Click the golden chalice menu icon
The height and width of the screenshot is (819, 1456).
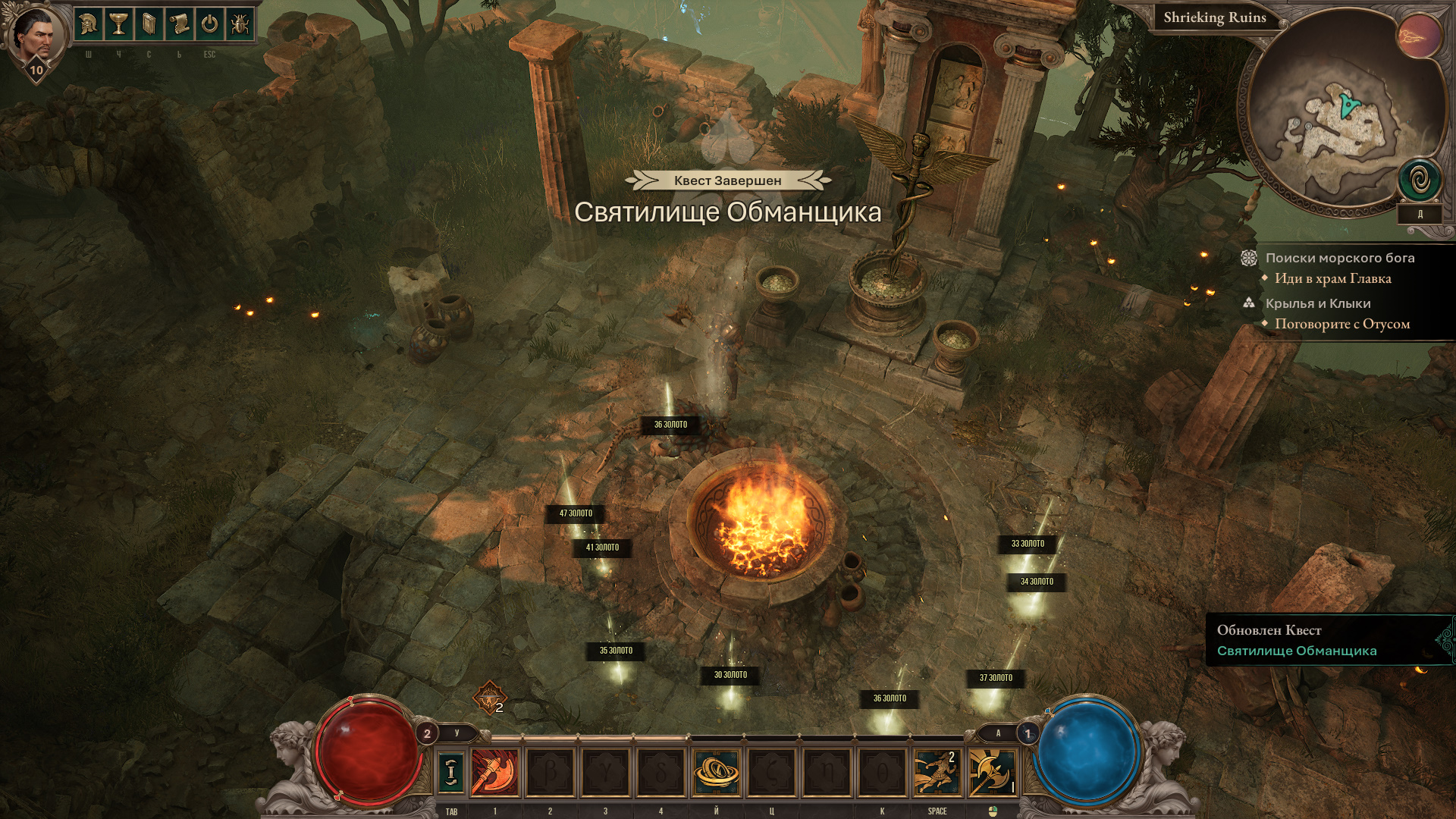pyautogui.click(x=118, y=25)
